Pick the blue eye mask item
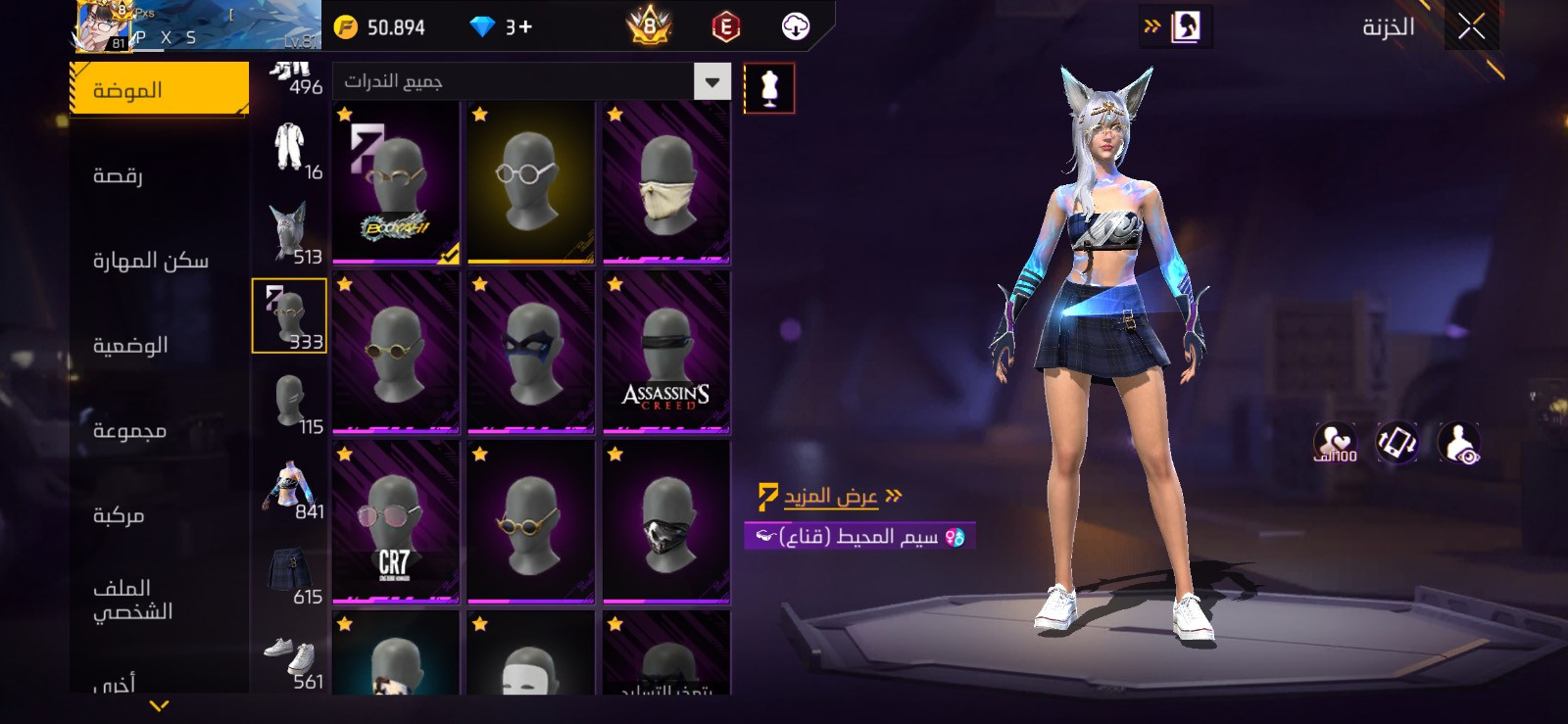 tap(531, 353)
